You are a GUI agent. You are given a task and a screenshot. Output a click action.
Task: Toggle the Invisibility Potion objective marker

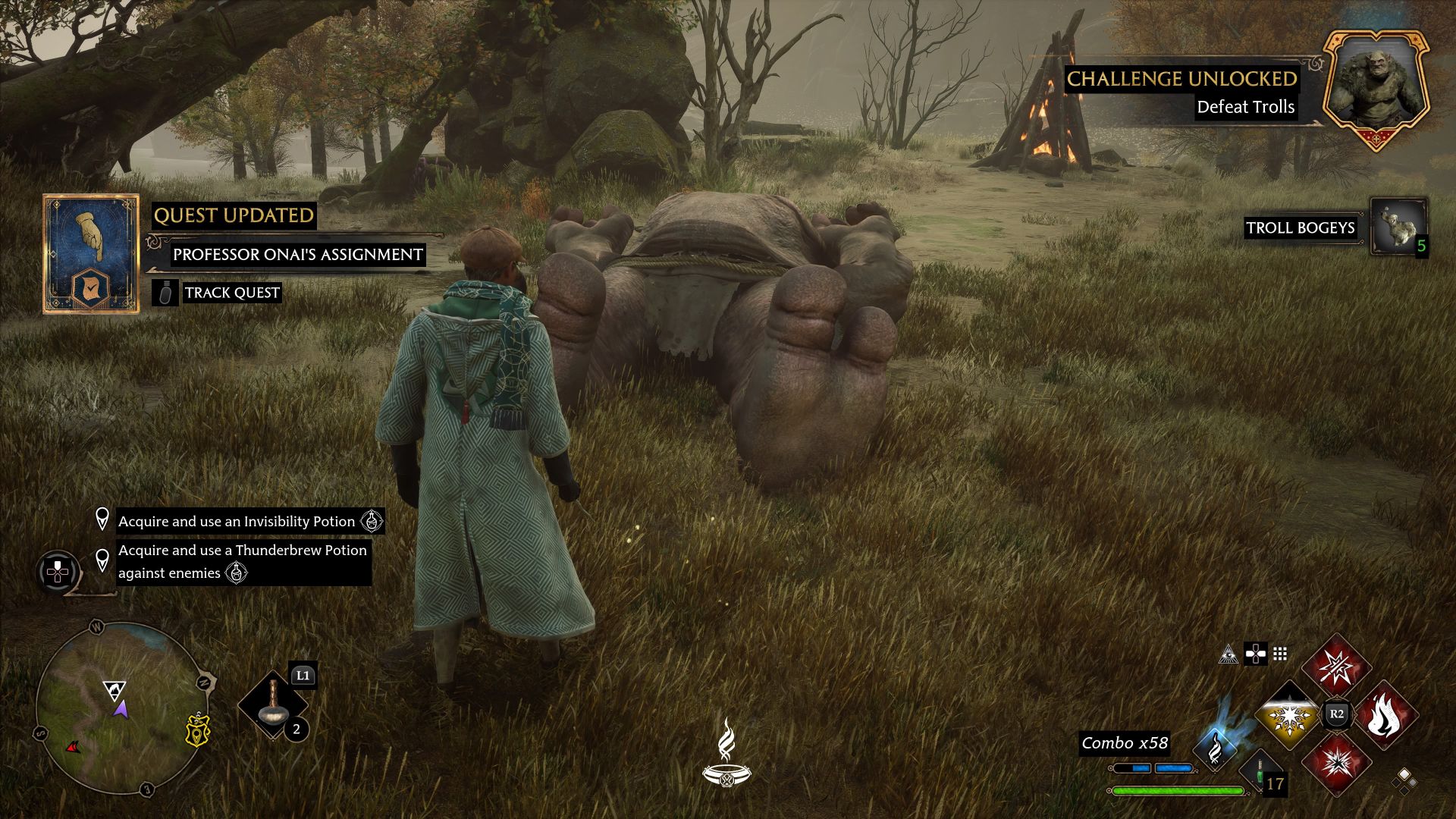[104, 521]
